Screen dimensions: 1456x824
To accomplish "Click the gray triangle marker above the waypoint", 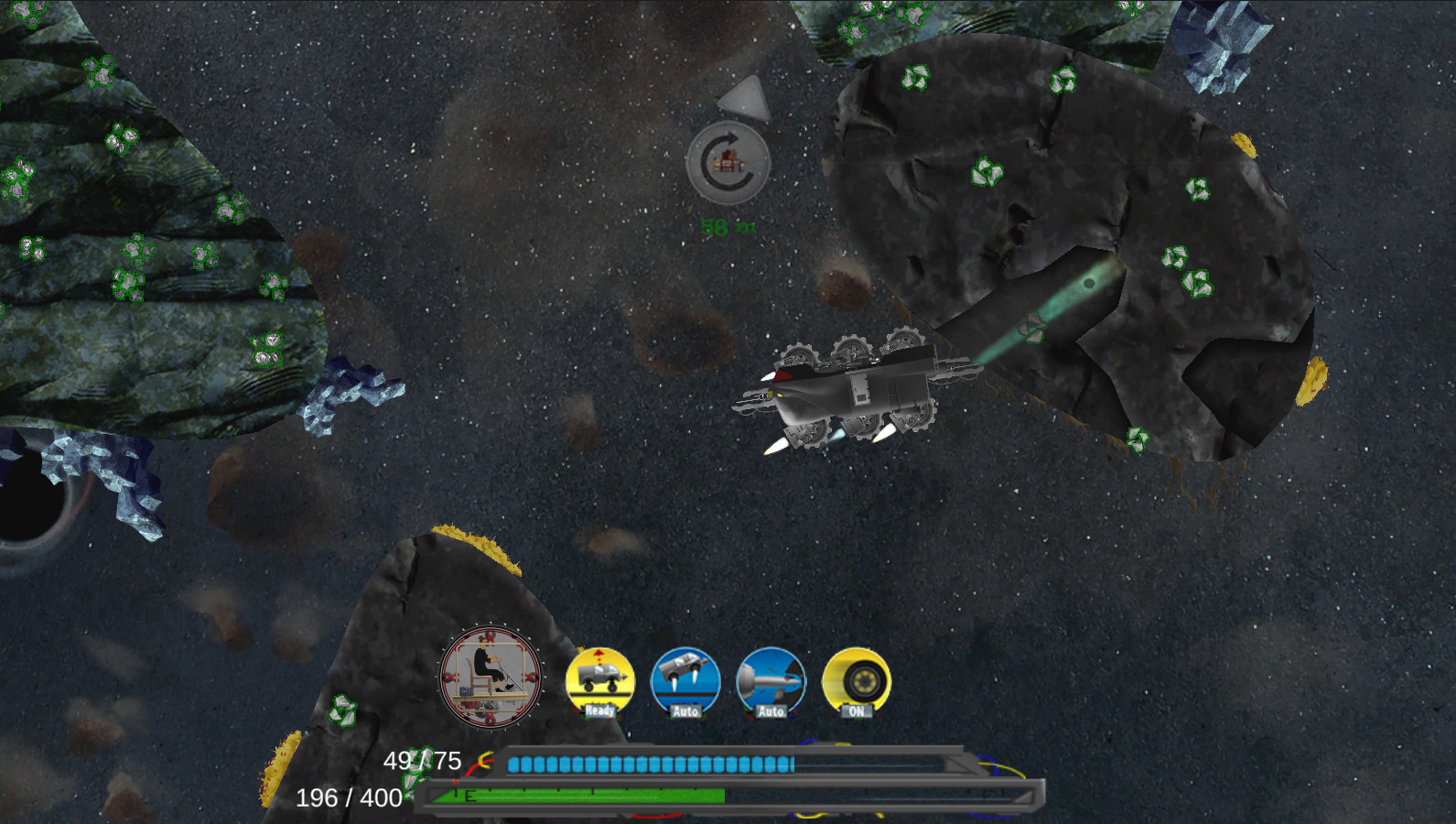I will 743,99.
